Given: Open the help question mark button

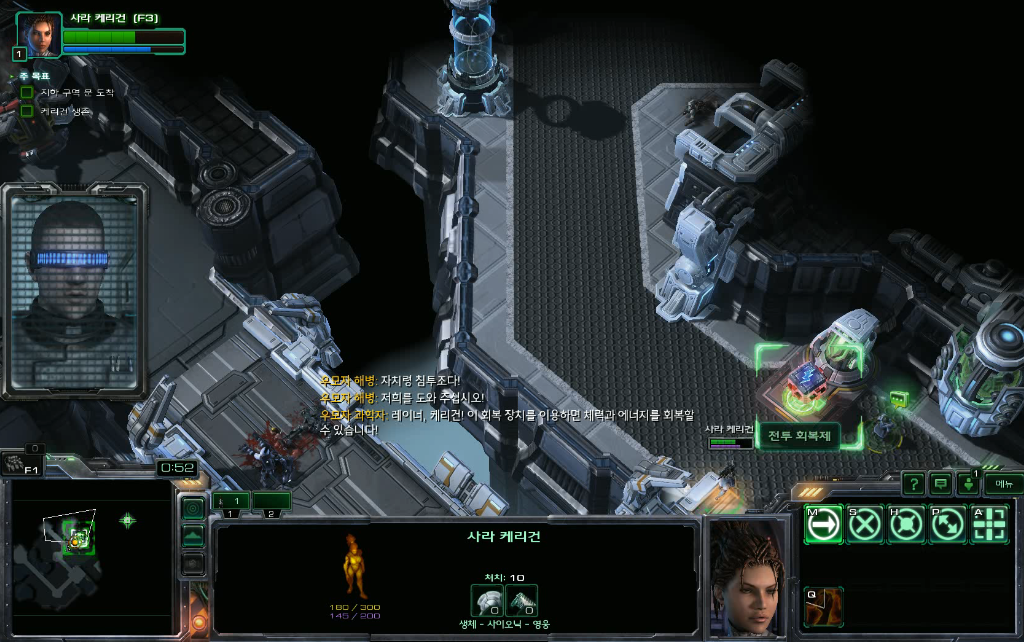Looking at the screenshot, I should (x=913, y=484).
